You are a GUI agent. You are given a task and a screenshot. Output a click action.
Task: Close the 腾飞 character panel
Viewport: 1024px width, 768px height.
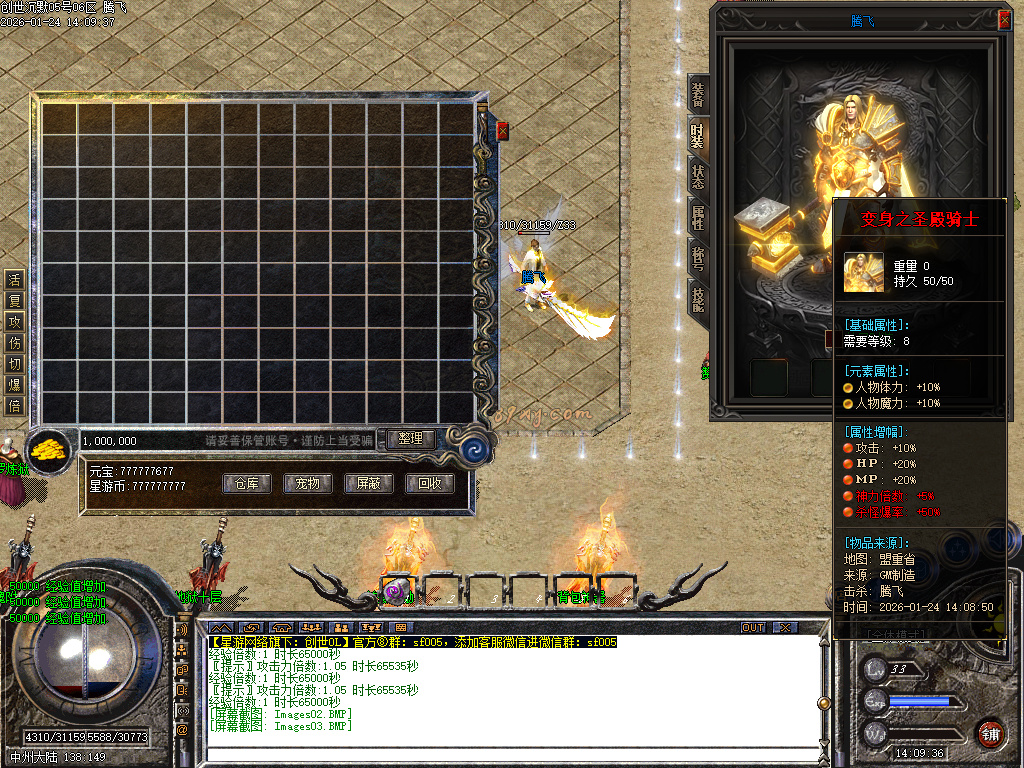tap(1004, 19)
